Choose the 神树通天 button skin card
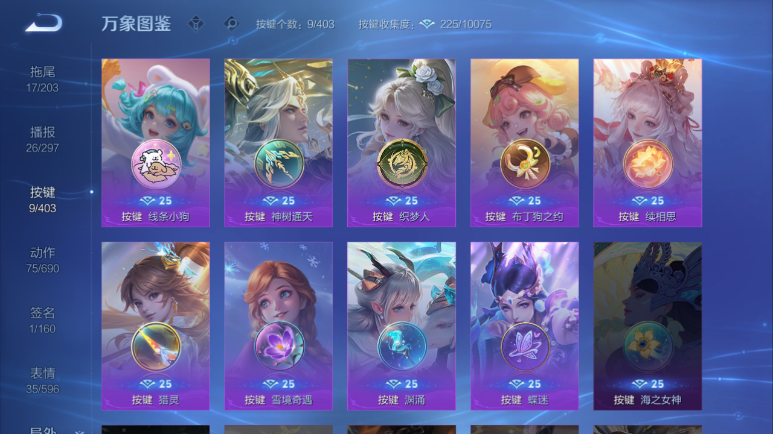Screen dimensions: 773x434 278,142
